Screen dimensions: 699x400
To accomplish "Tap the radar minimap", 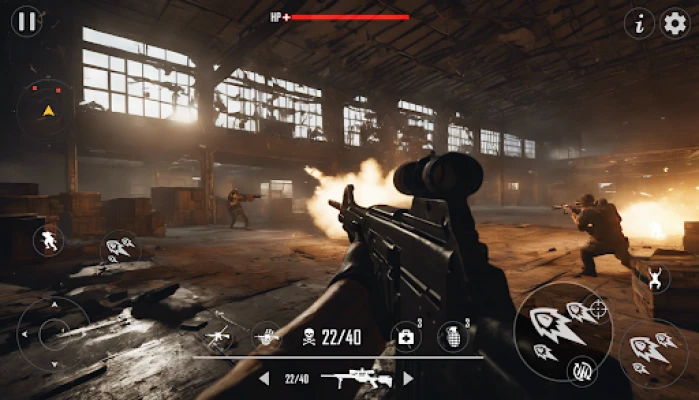I will tap(45, 108).
